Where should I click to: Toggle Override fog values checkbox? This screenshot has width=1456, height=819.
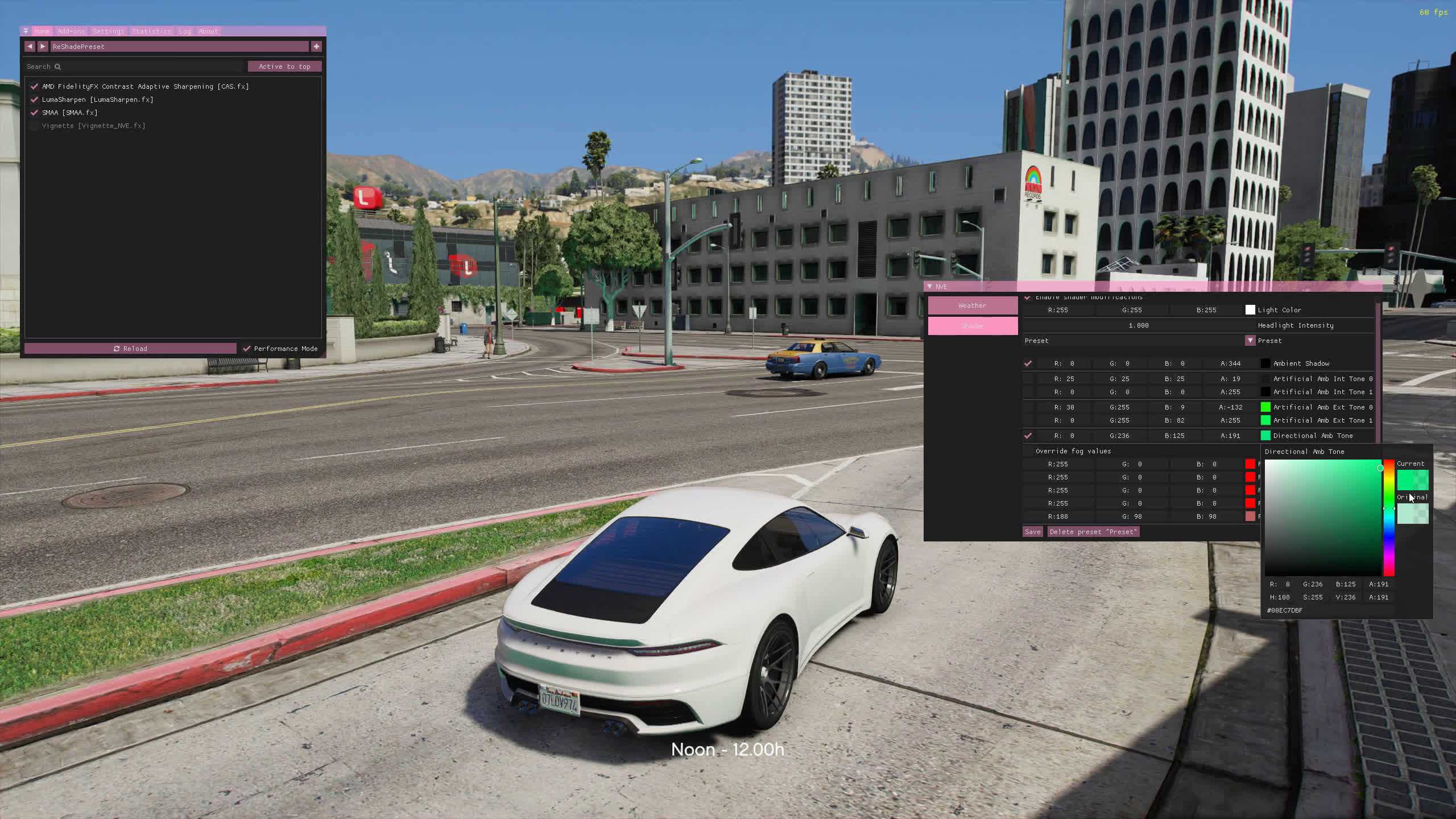point(1028,451)
